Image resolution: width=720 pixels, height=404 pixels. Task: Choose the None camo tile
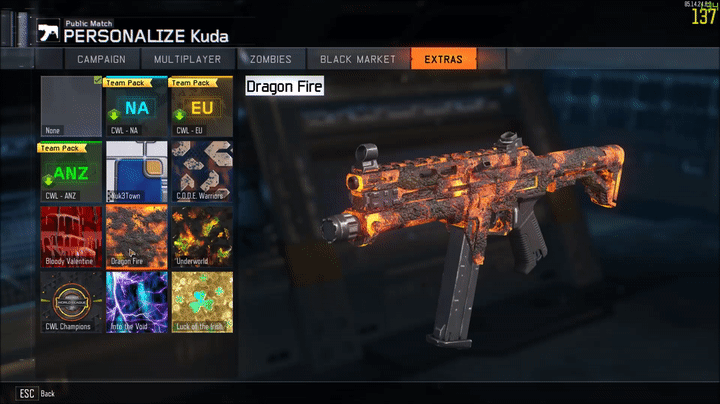click(72, 107)
